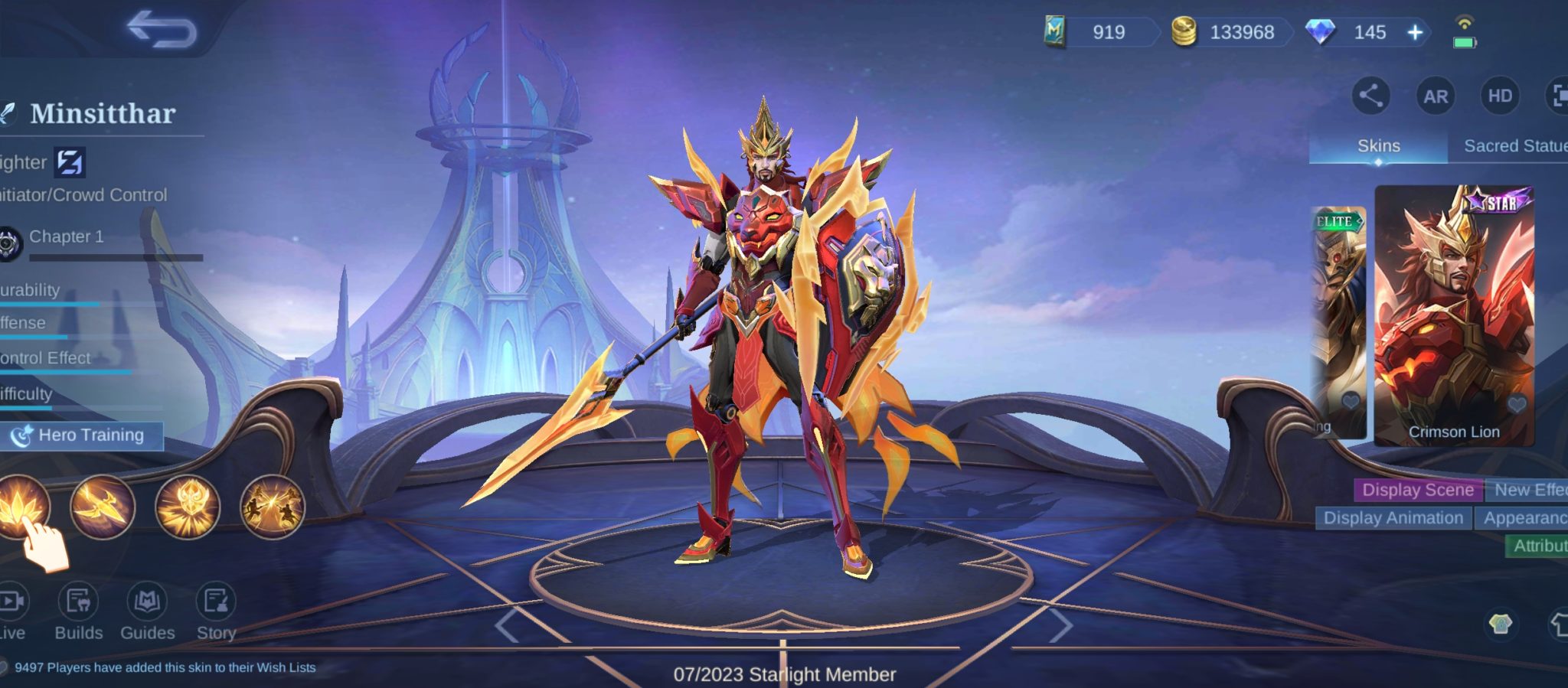The image size is (1568, 688).
Task: Select the shield assault skill icon
Action: [x=188, y=507]
